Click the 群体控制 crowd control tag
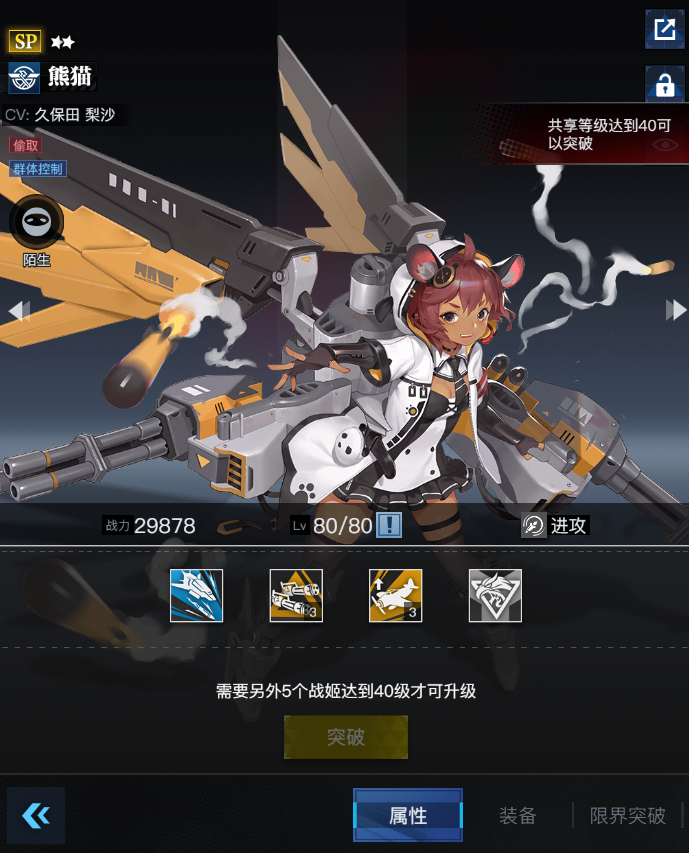The image size is (689, 853). click(38, 169)
